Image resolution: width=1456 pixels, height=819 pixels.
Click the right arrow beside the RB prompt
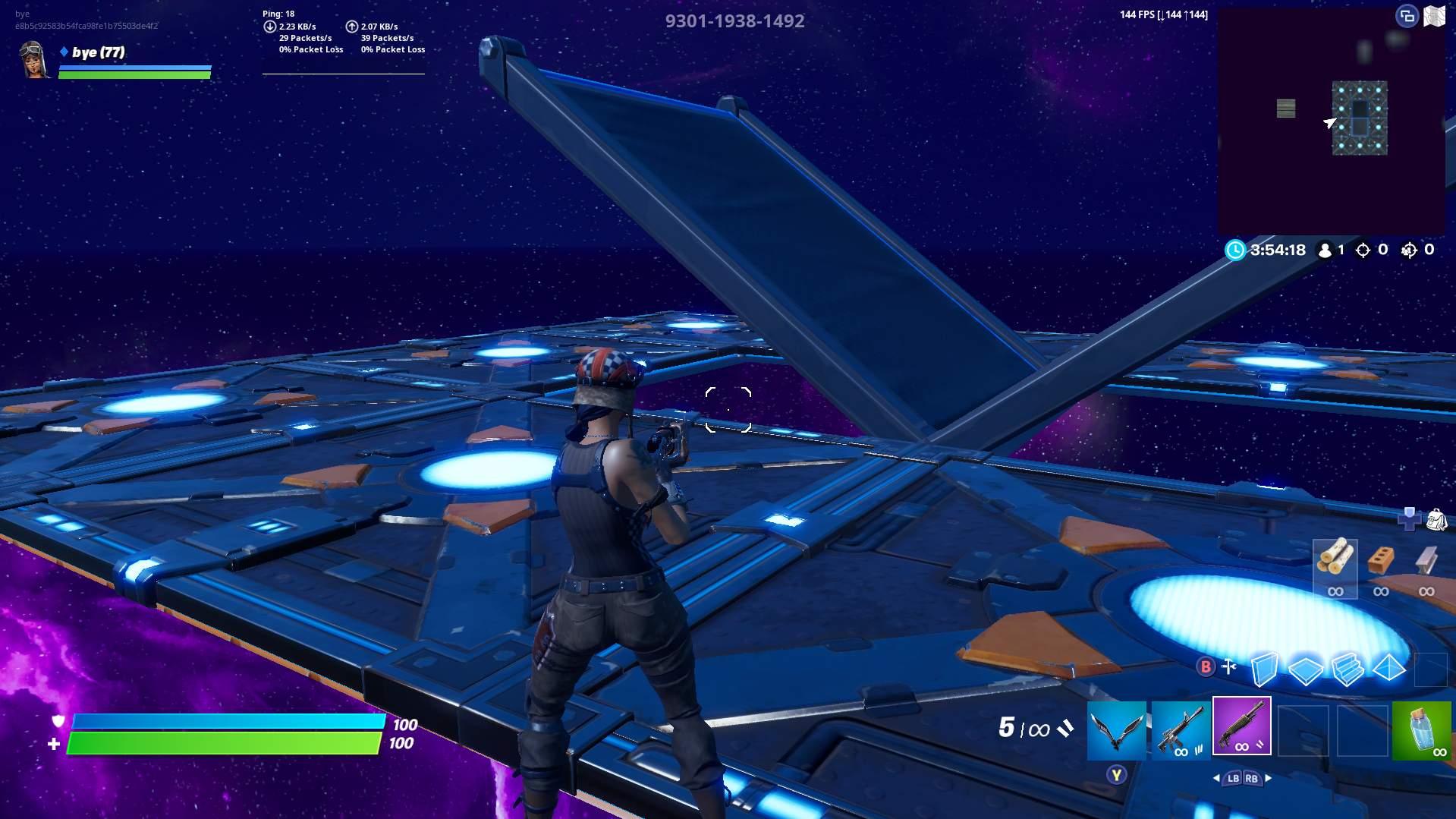coord(1268,779)
